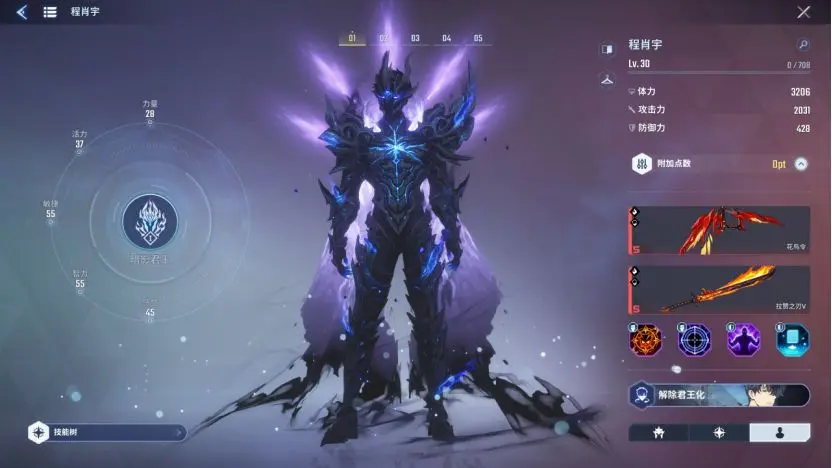Open the 技能树 skill tree
Viewport: 832px width, 468px height.
tap(105, 433)
